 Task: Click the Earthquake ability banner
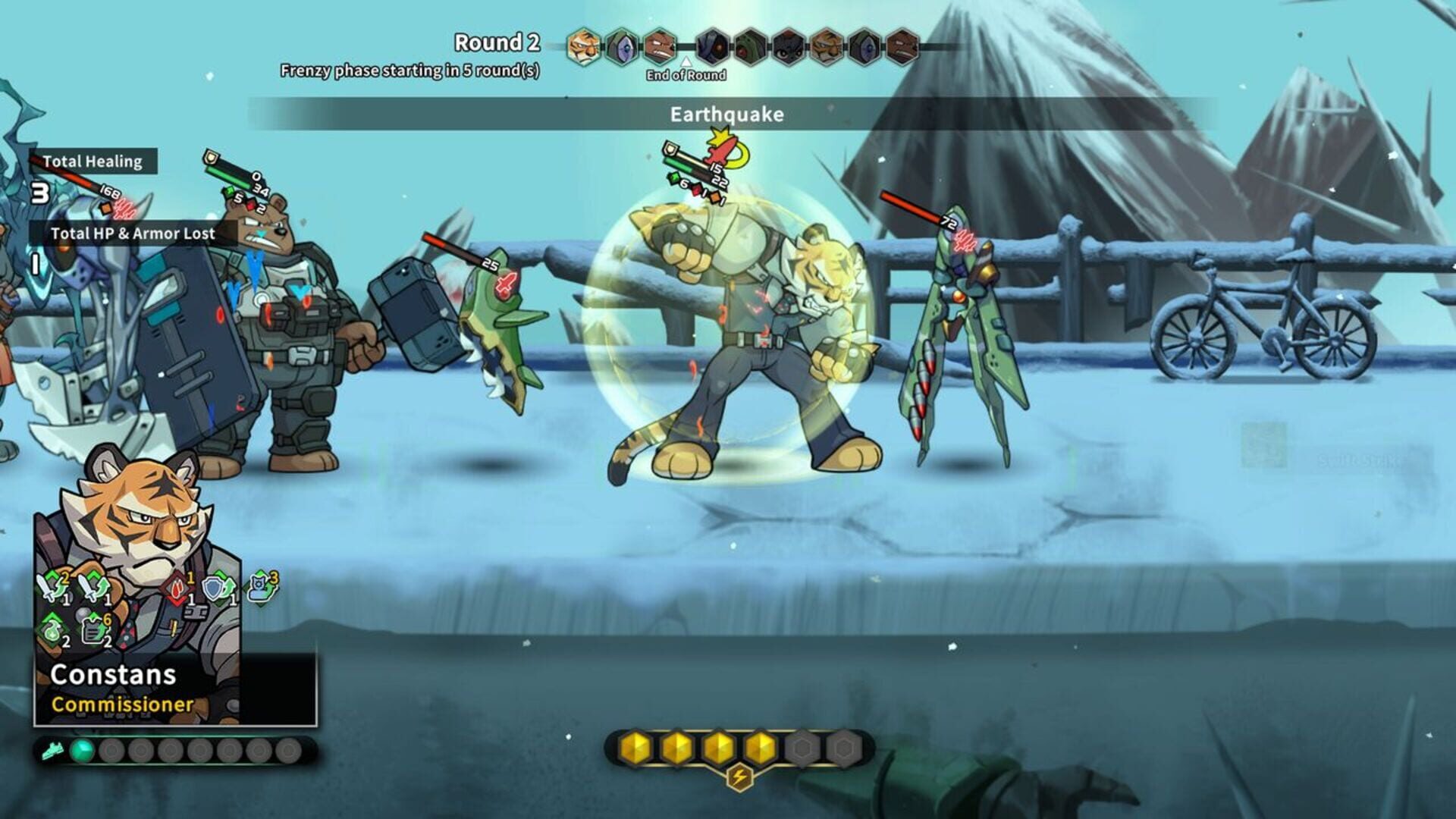[x=726, y=114]
